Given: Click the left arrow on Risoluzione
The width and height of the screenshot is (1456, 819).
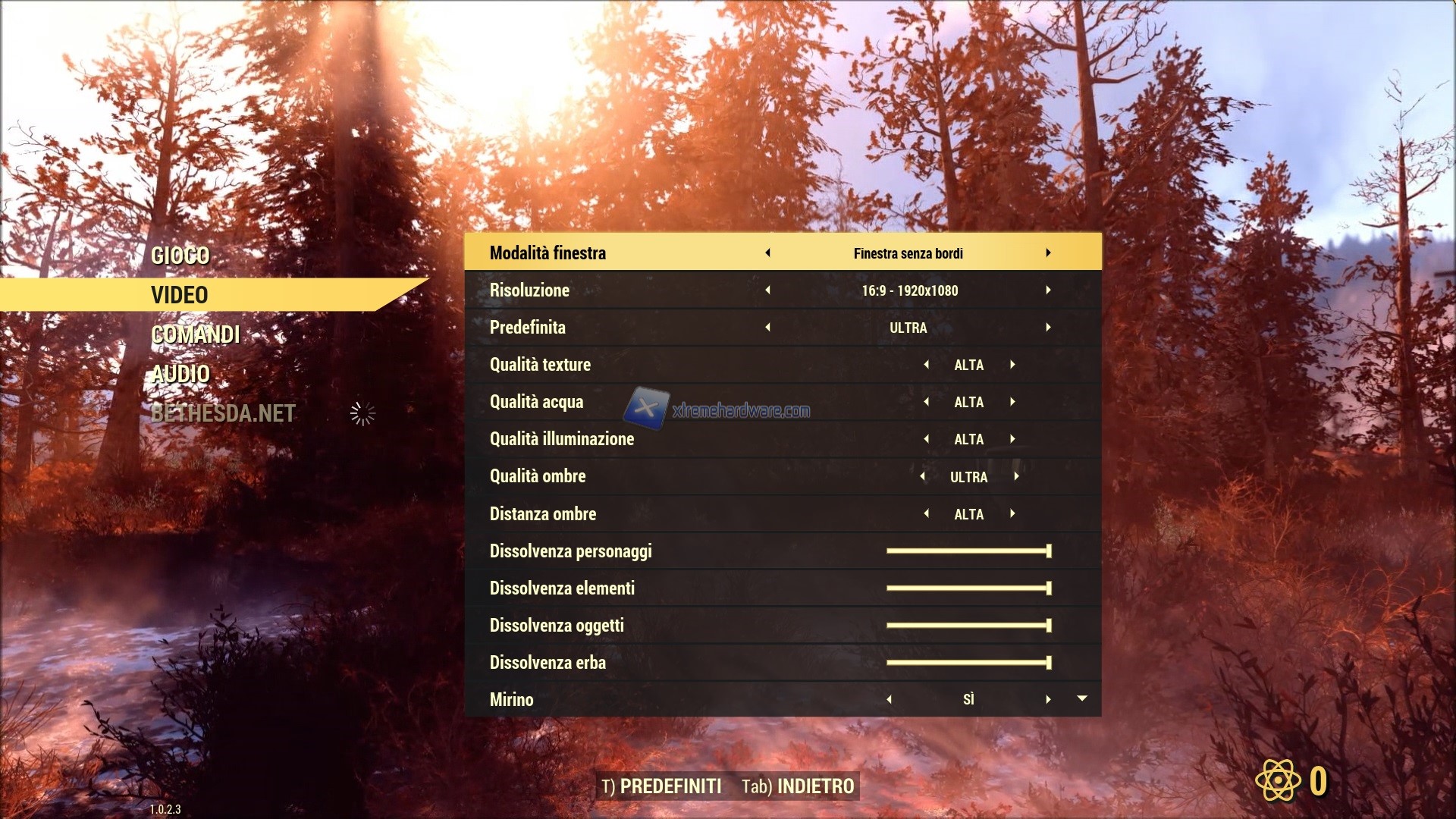Looking at the screenshot, I should 767,290.
